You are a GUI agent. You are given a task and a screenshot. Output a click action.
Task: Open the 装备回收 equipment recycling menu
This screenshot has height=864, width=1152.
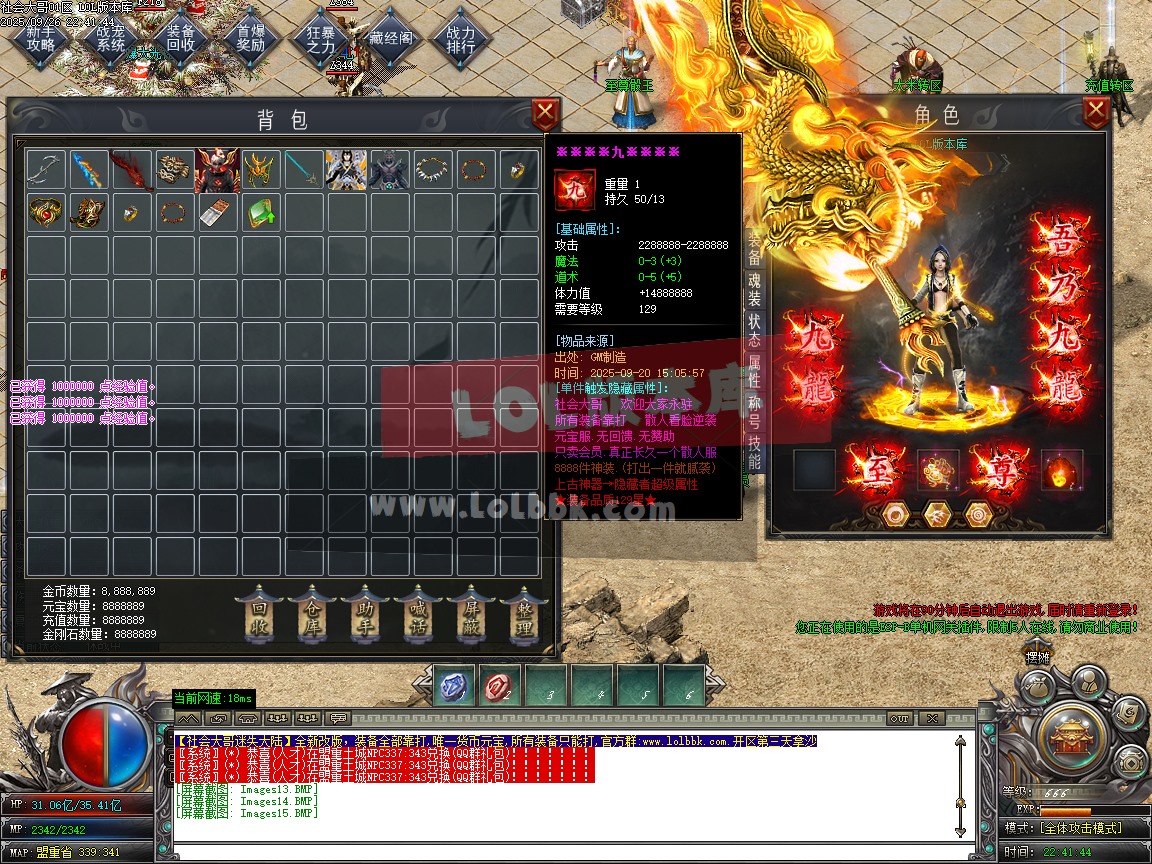click(x=181, y=38)
